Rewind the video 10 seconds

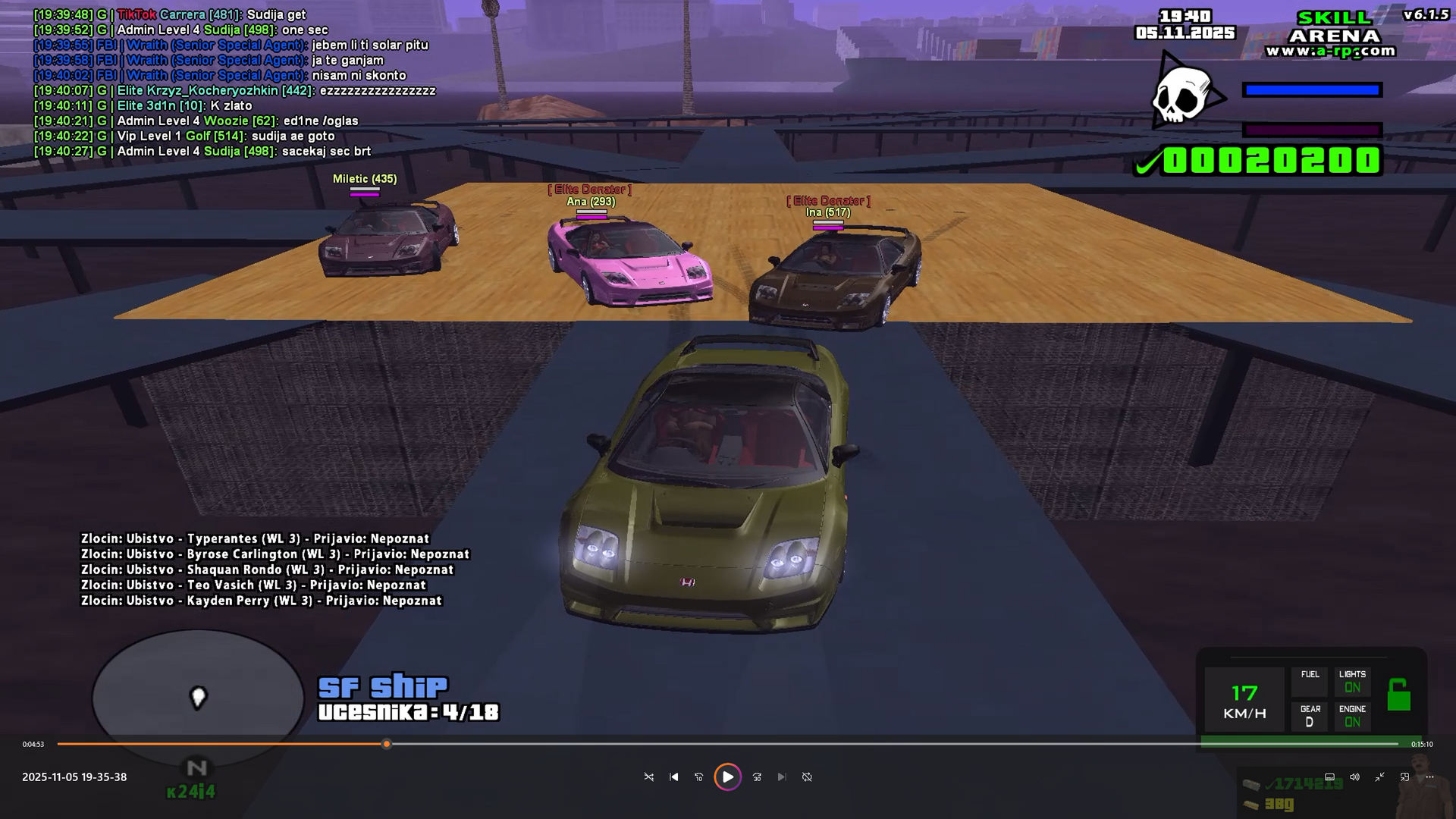click(x=698, y=777)
